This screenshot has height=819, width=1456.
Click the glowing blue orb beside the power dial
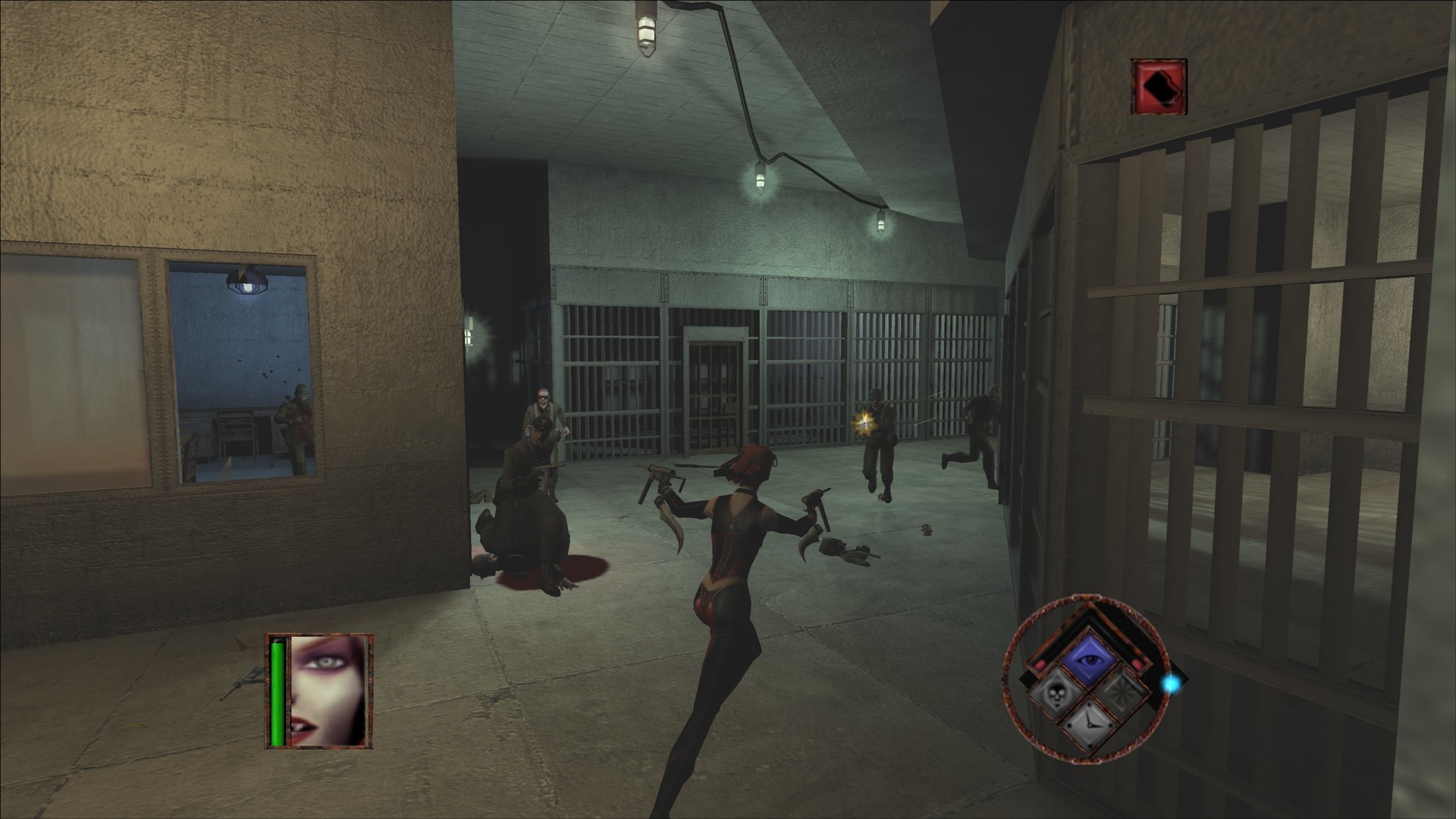coord(1171,683)
